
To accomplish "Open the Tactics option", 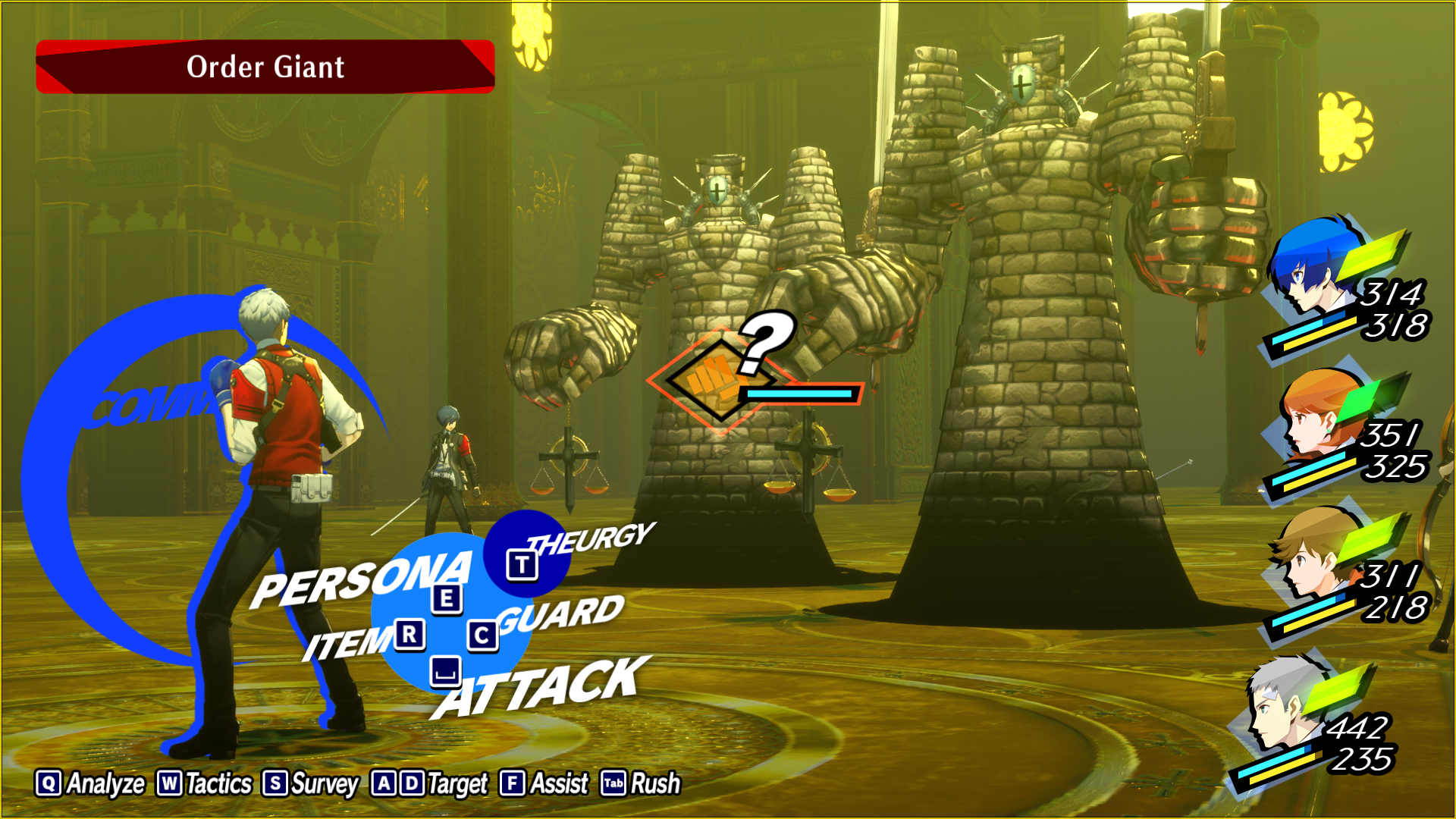I will [x=205, y=783].
